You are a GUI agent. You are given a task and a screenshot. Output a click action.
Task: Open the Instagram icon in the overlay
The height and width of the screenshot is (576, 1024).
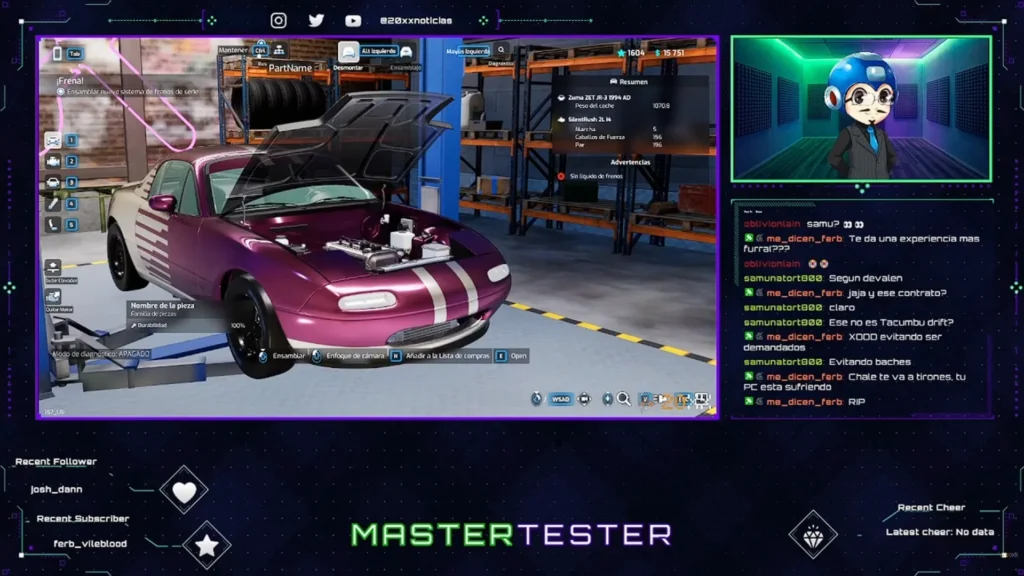coord(279,20)
